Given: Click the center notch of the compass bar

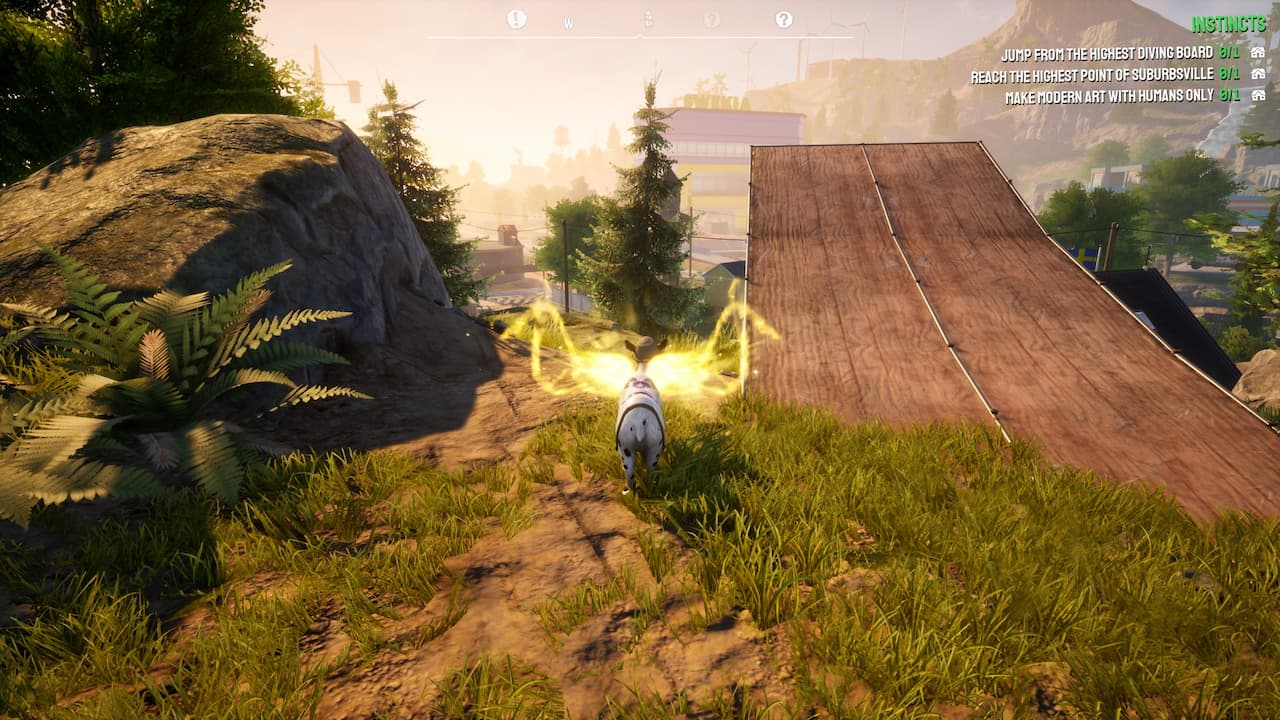Looking at the screenshot, I should point(640,34).
